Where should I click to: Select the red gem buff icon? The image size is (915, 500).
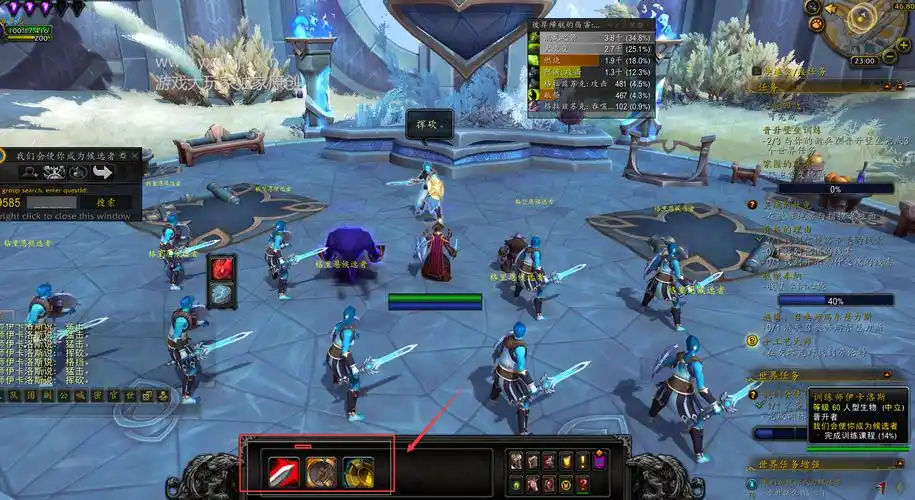pos(221,268)
